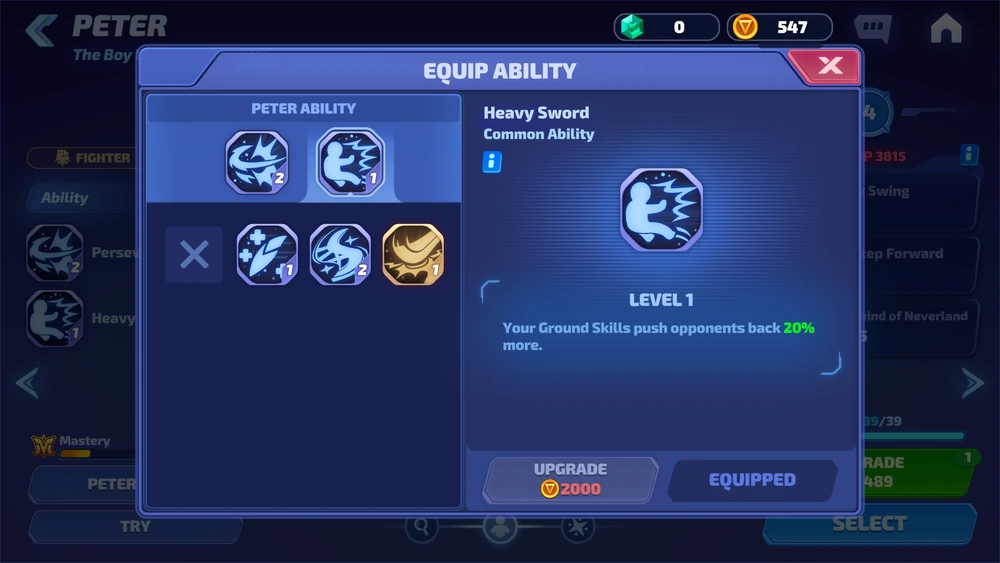The height and width of the screenshot is (563, 1000).
Task: Open the home screen
Action: point(945,29)
